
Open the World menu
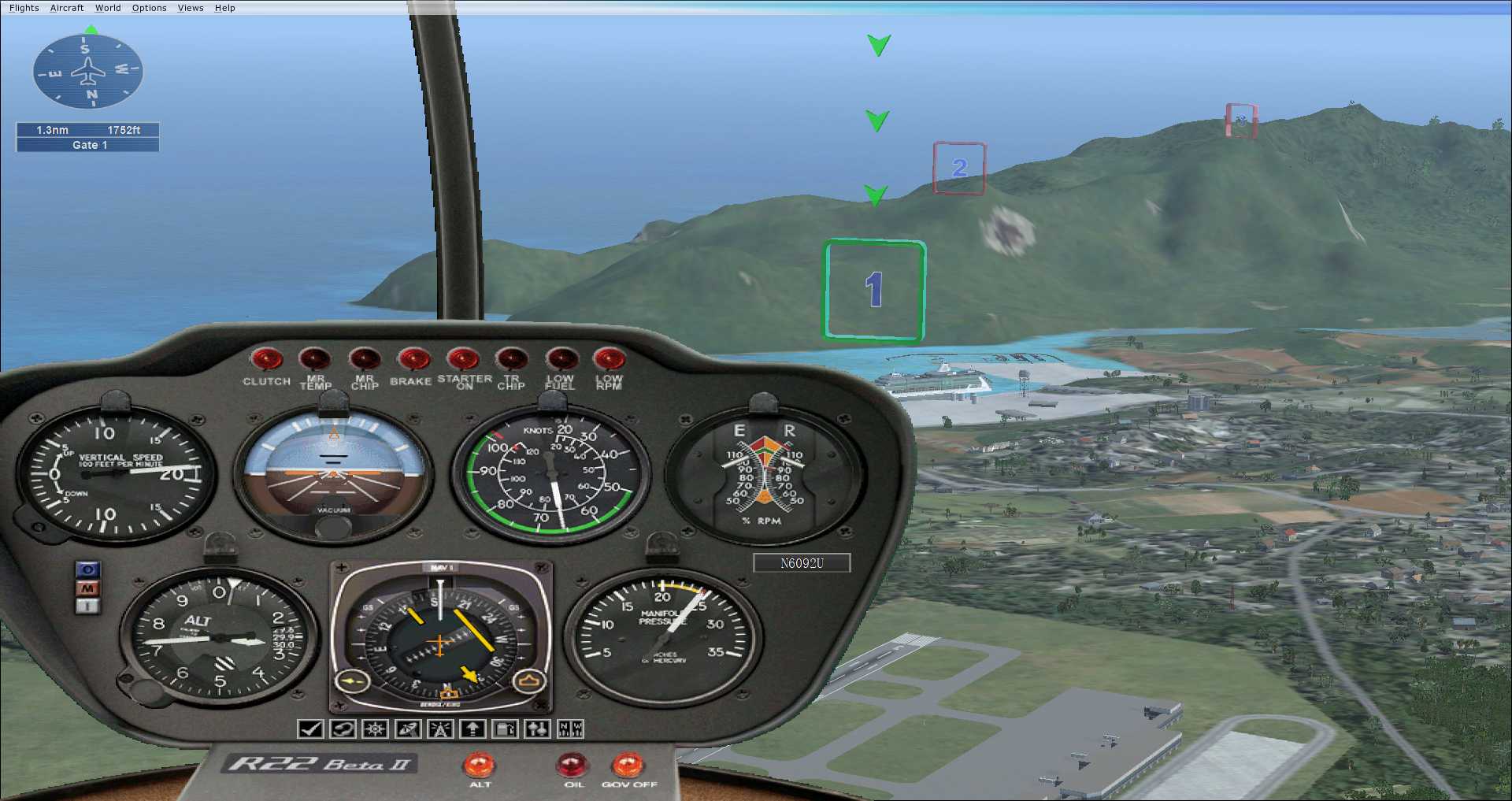pyautogui.click(x=108, y=8)
